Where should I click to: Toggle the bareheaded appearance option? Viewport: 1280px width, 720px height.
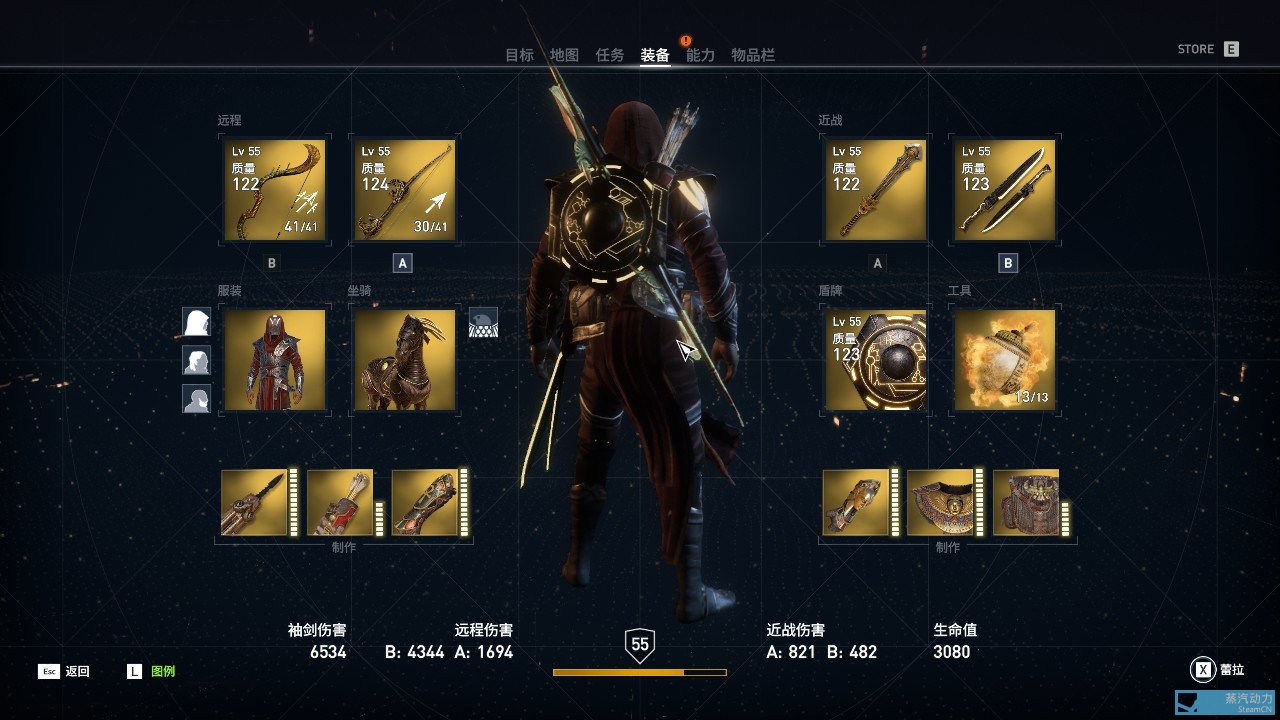[x=196, y=400]
